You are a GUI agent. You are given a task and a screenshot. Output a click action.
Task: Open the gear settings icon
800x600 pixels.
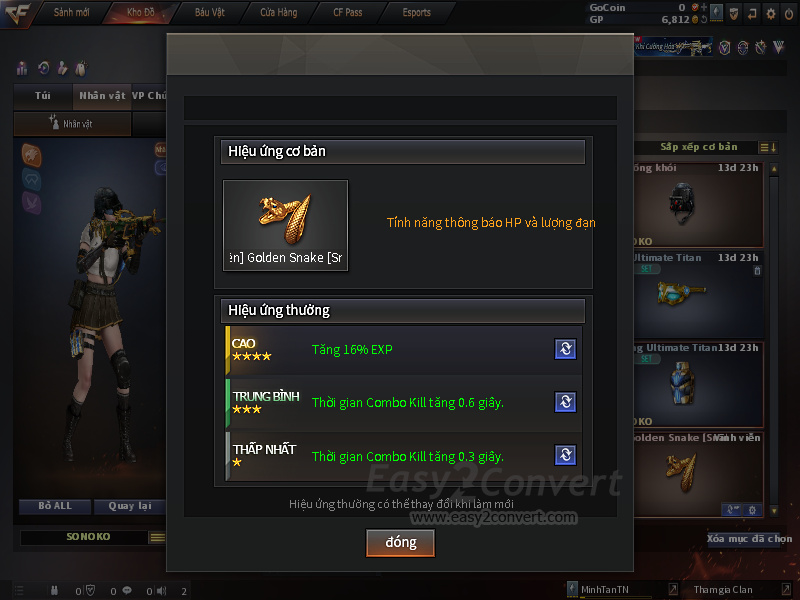[x=770, y=14]
